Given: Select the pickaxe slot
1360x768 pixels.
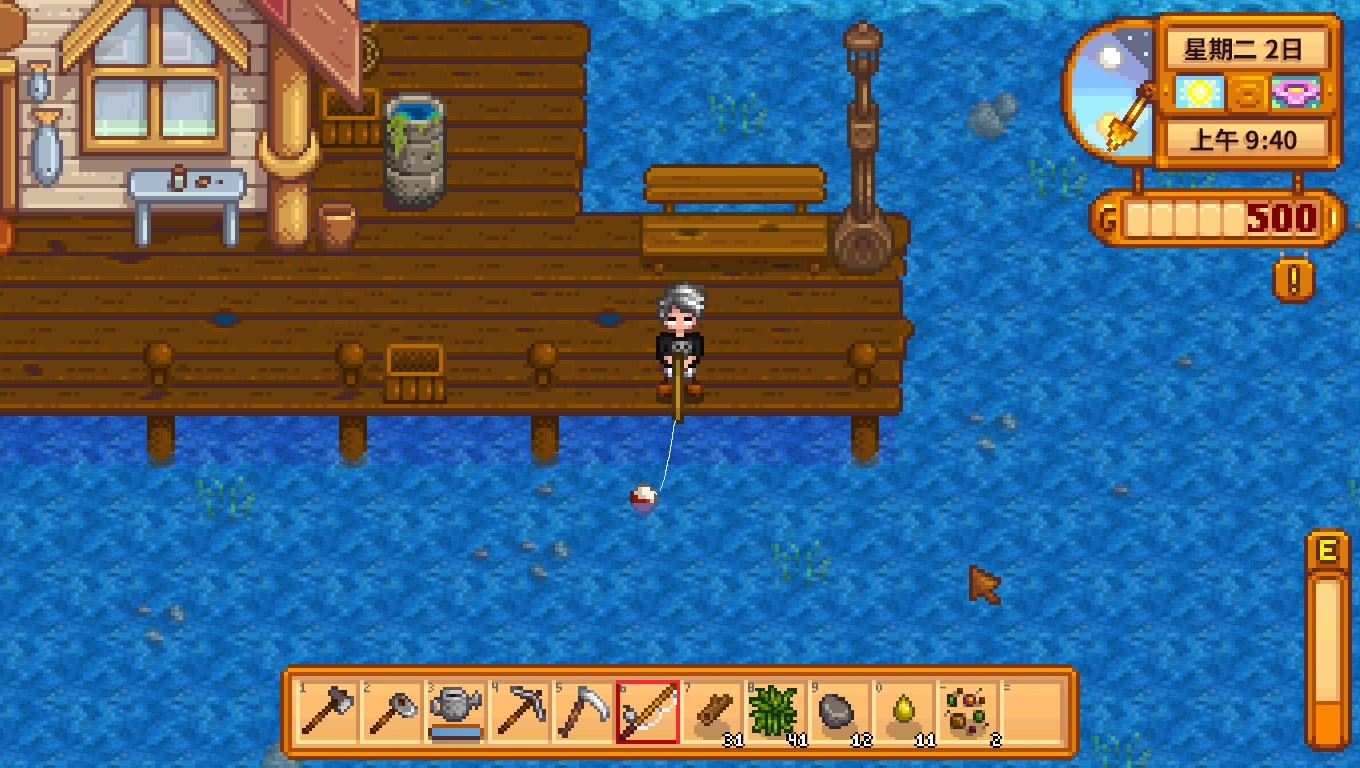Looking at the screenshot, I should 519,712.
